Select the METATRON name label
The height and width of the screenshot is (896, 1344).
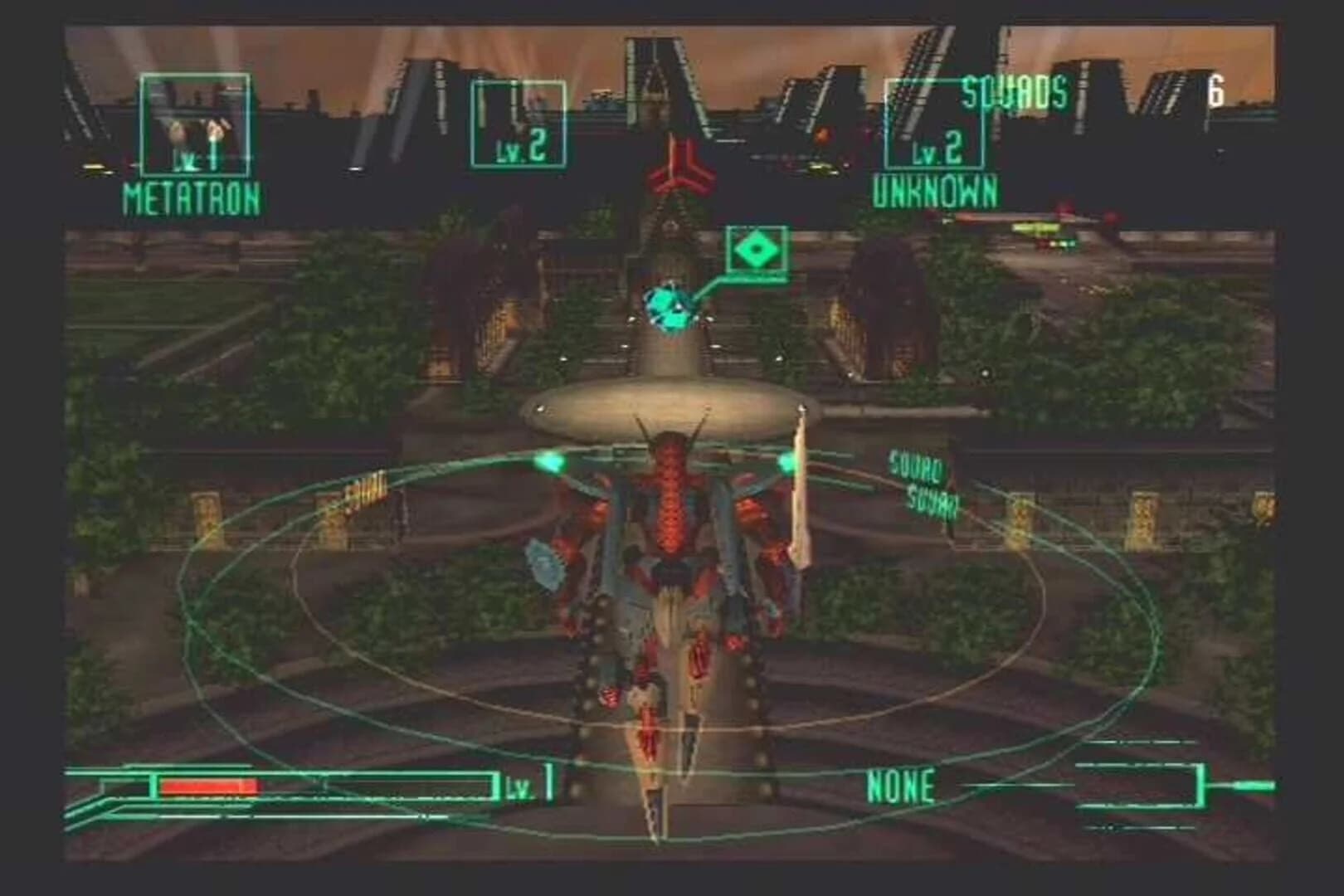(192, 197)
